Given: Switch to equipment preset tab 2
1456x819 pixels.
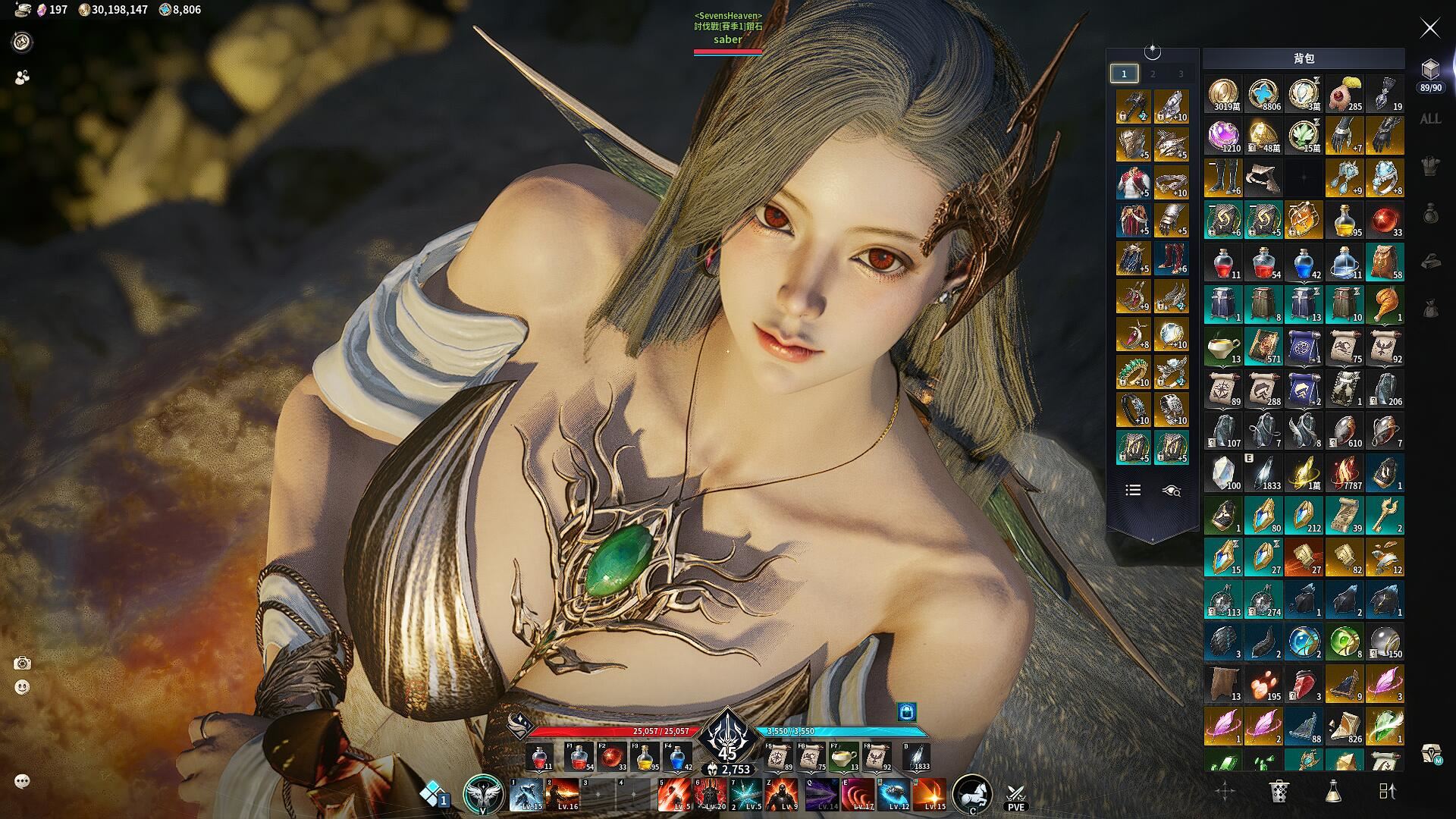Looking at the screenshot, I should point(1153,74).
